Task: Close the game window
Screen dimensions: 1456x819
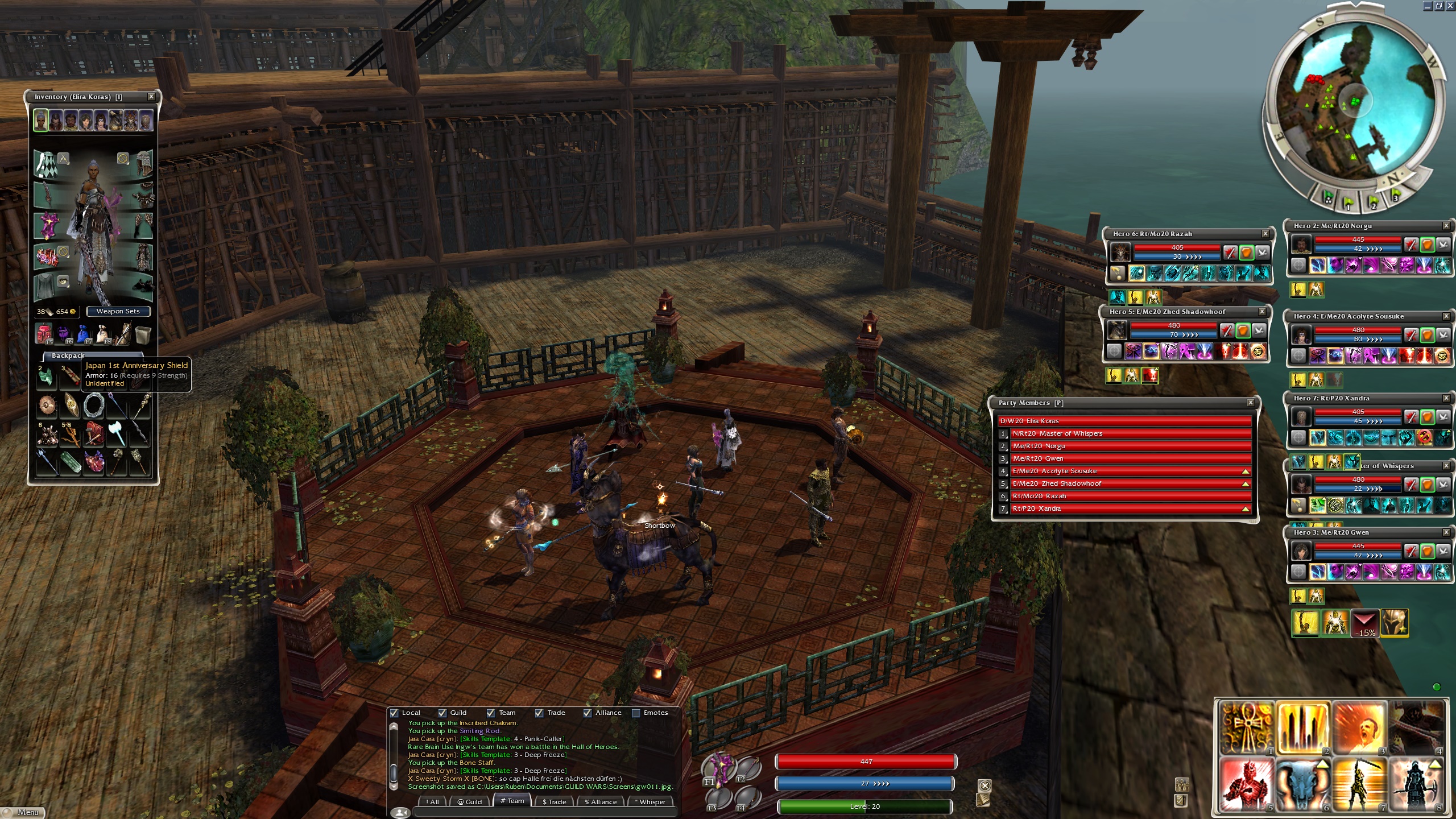Action: [1450, 6]
